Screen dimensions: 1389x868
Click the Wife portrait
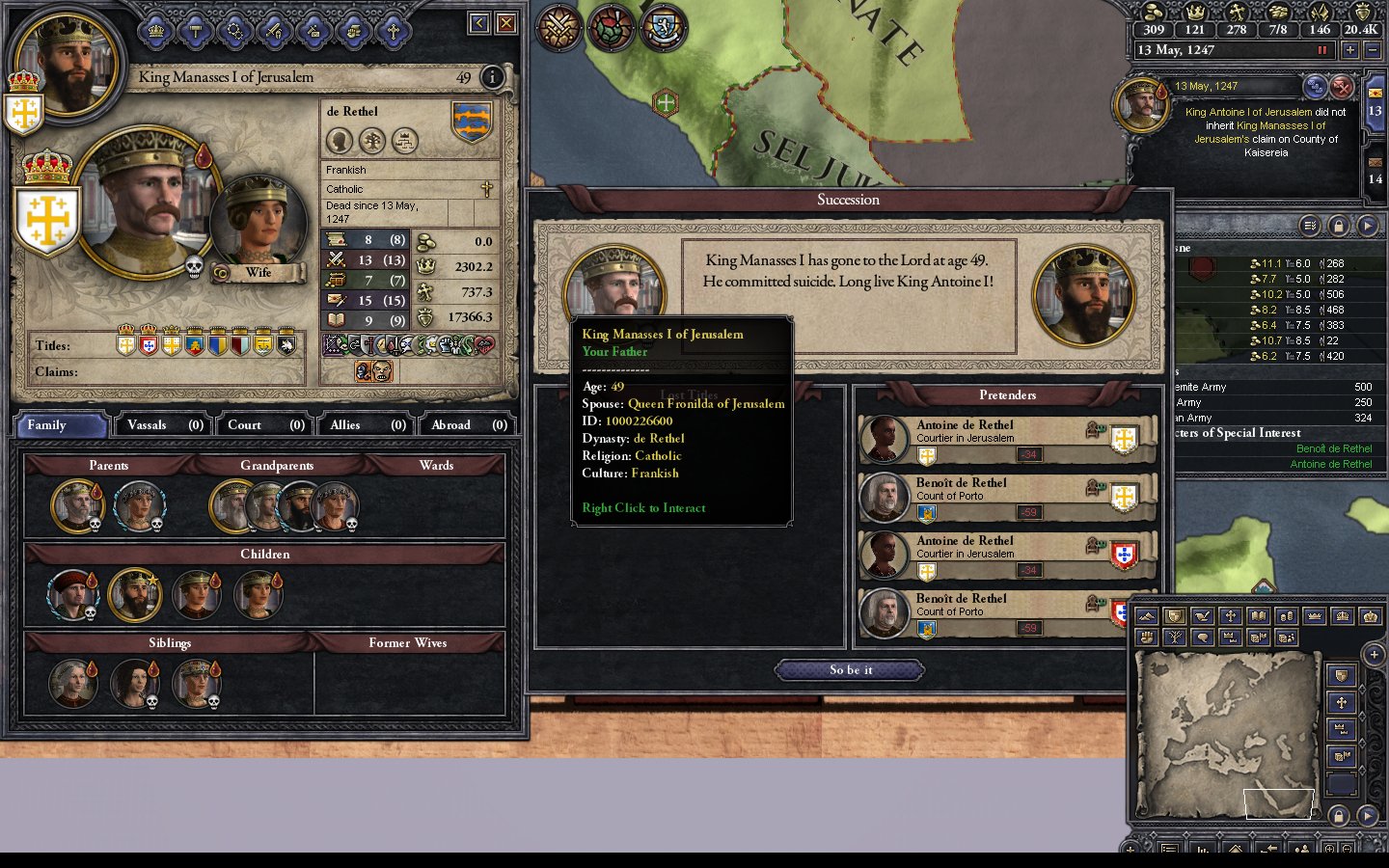(255, 223)
